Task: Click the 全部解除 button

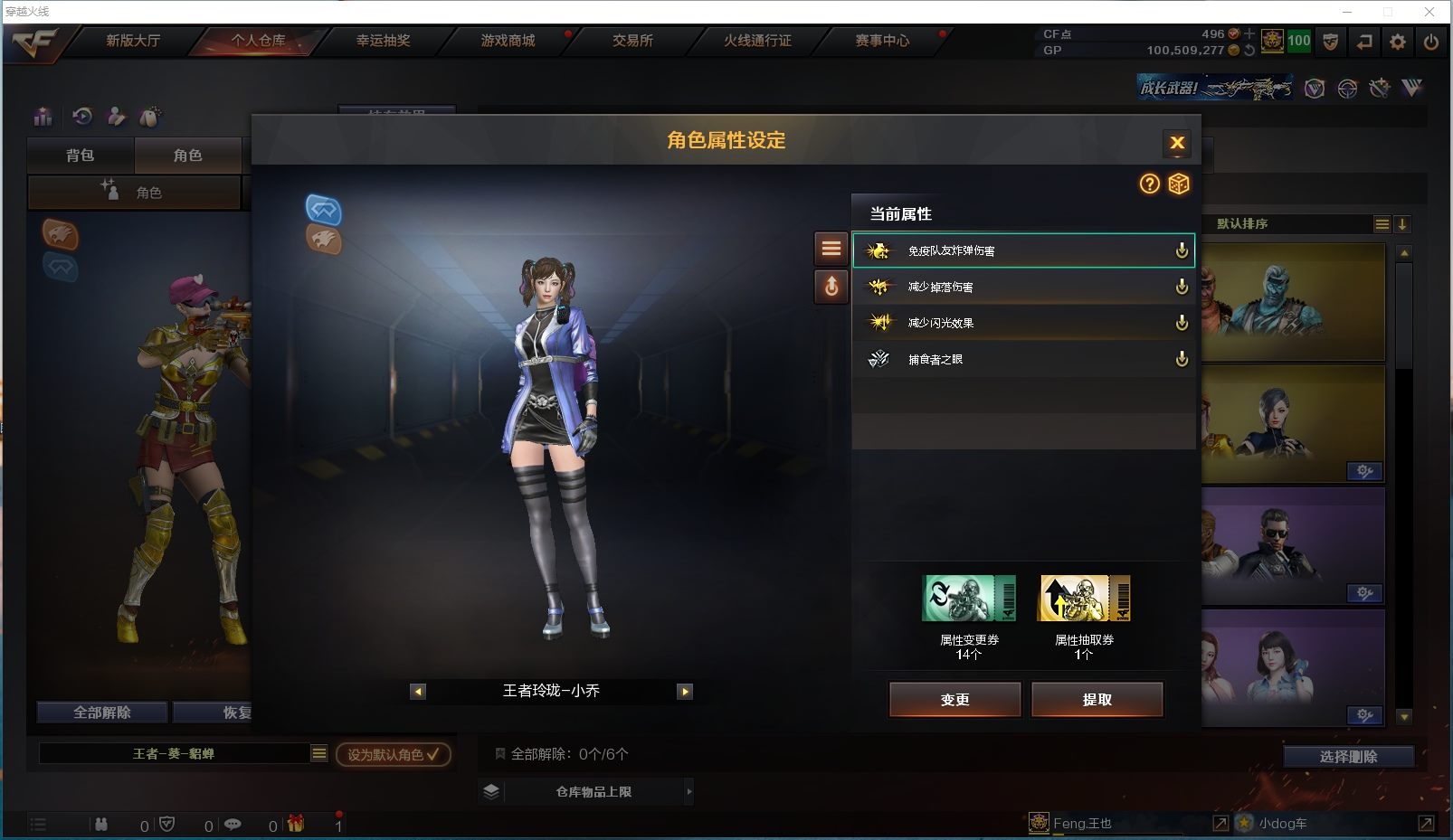Action: 102,713
